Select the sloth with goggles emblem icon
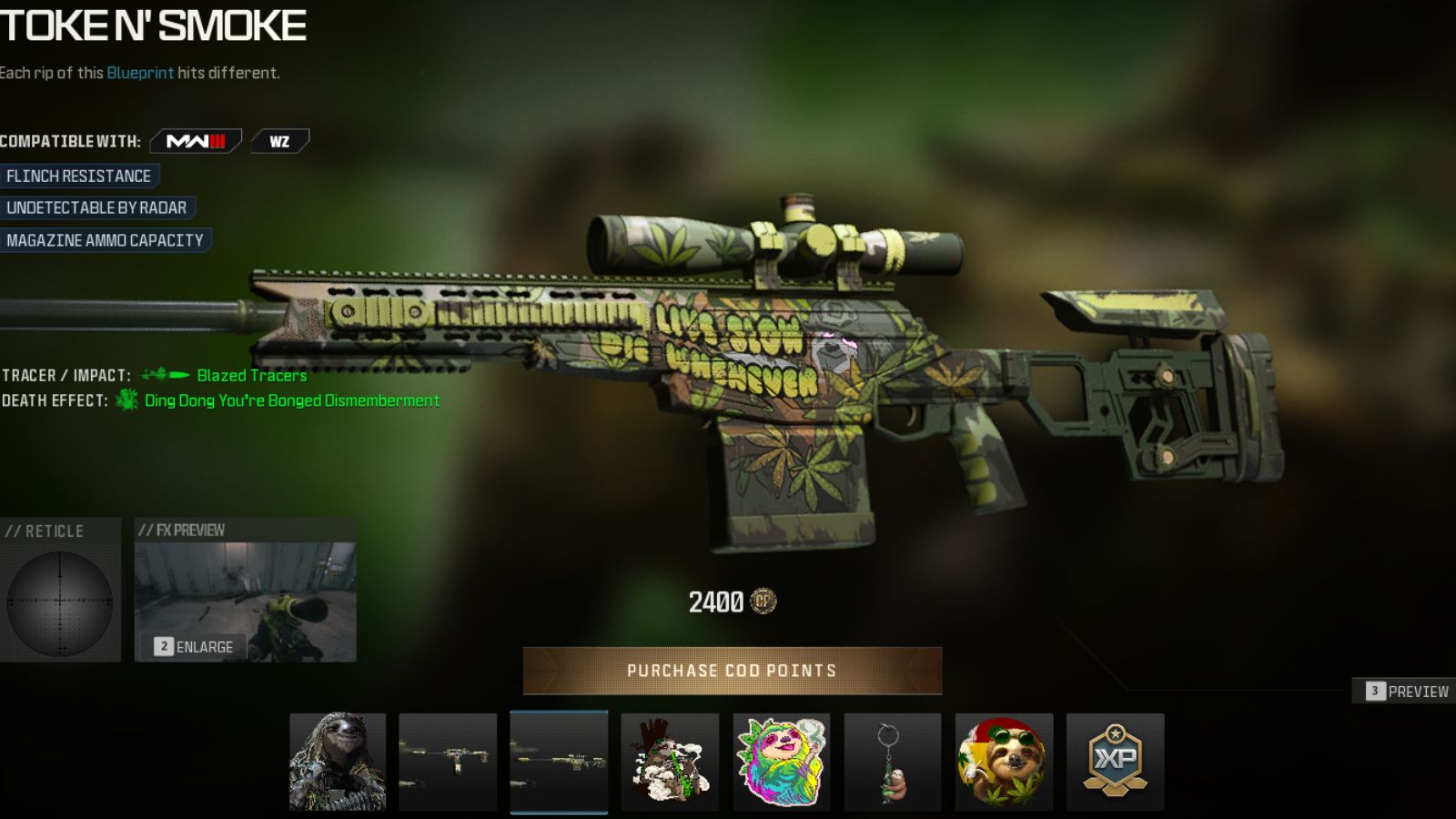 coord(1003,763)
